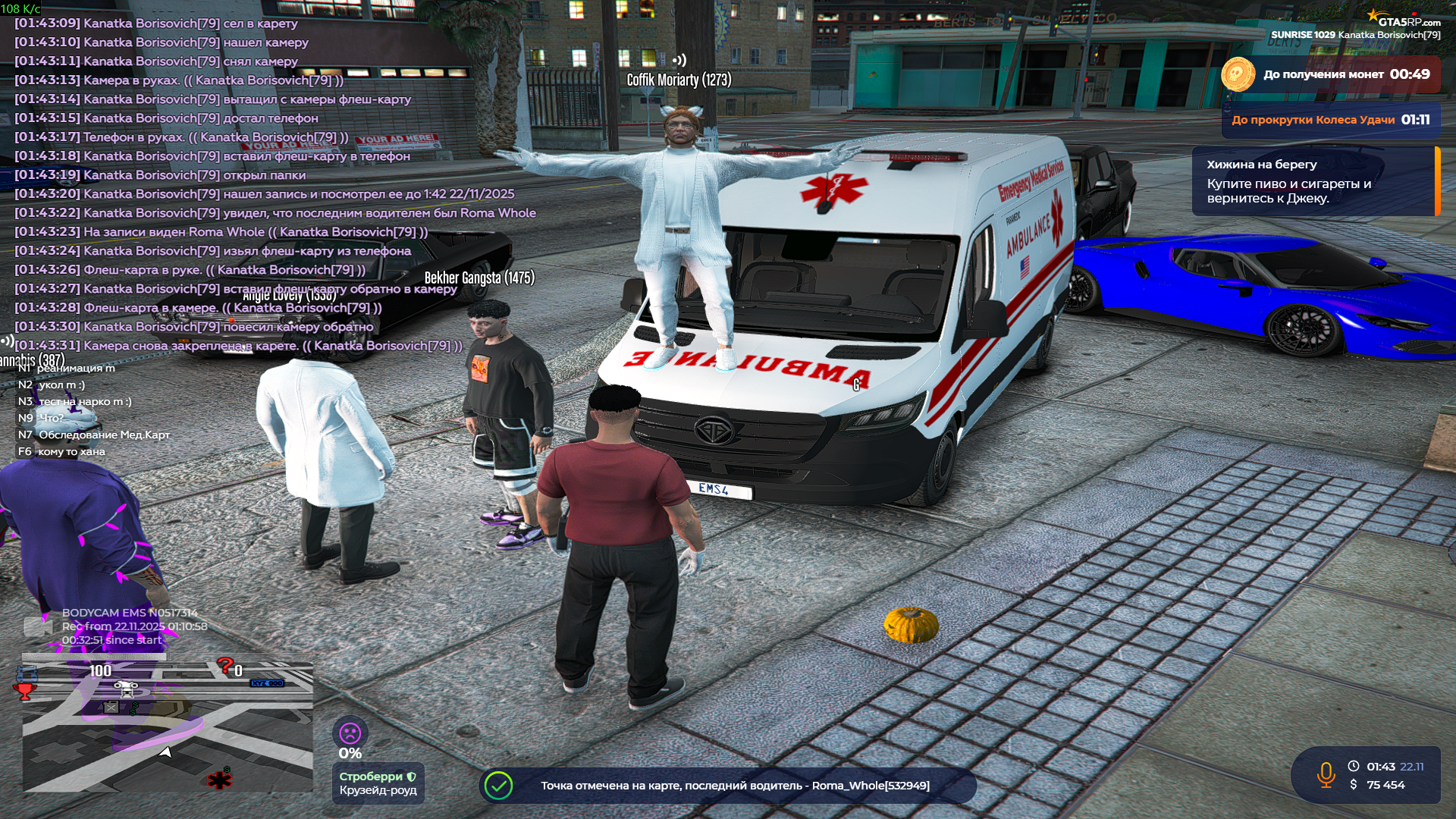This screenshot has height=819, width=1456.
Task: Click the green checkmark notification icon
Action: pos(499,786)
